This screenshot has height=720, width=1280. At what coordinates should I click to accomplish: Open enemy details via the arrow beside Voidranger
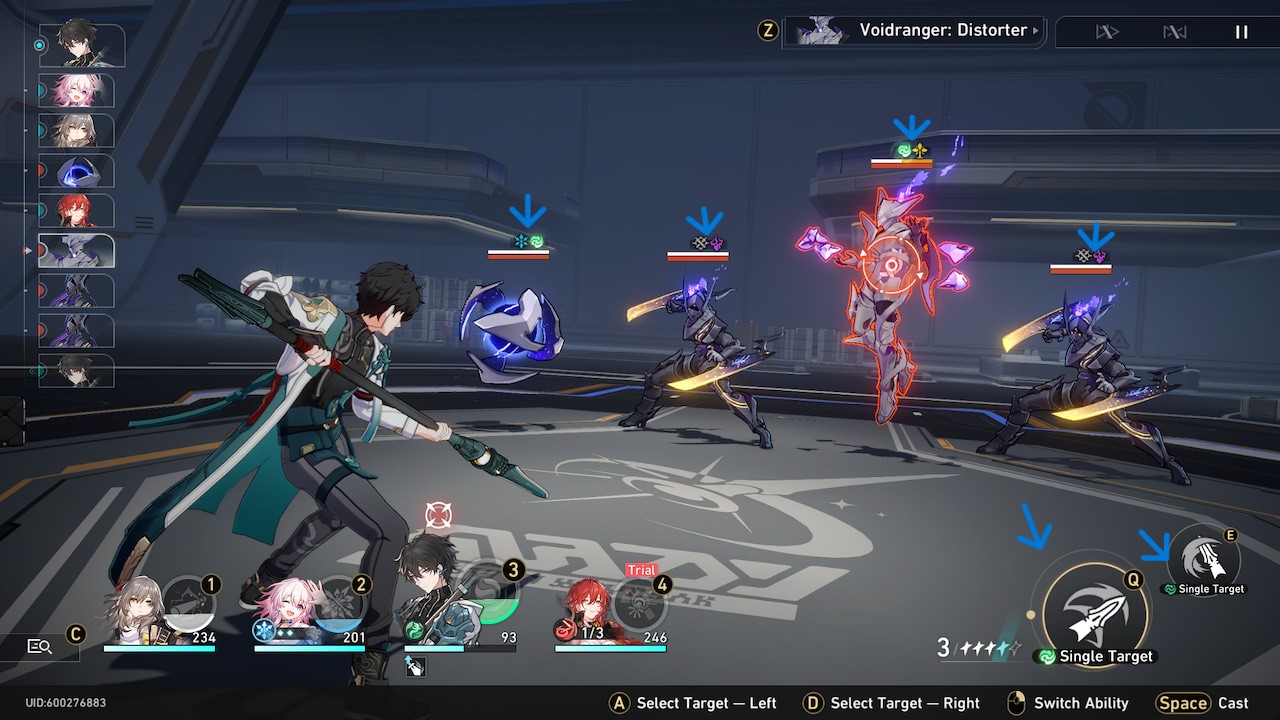[x=1037, y=30]
